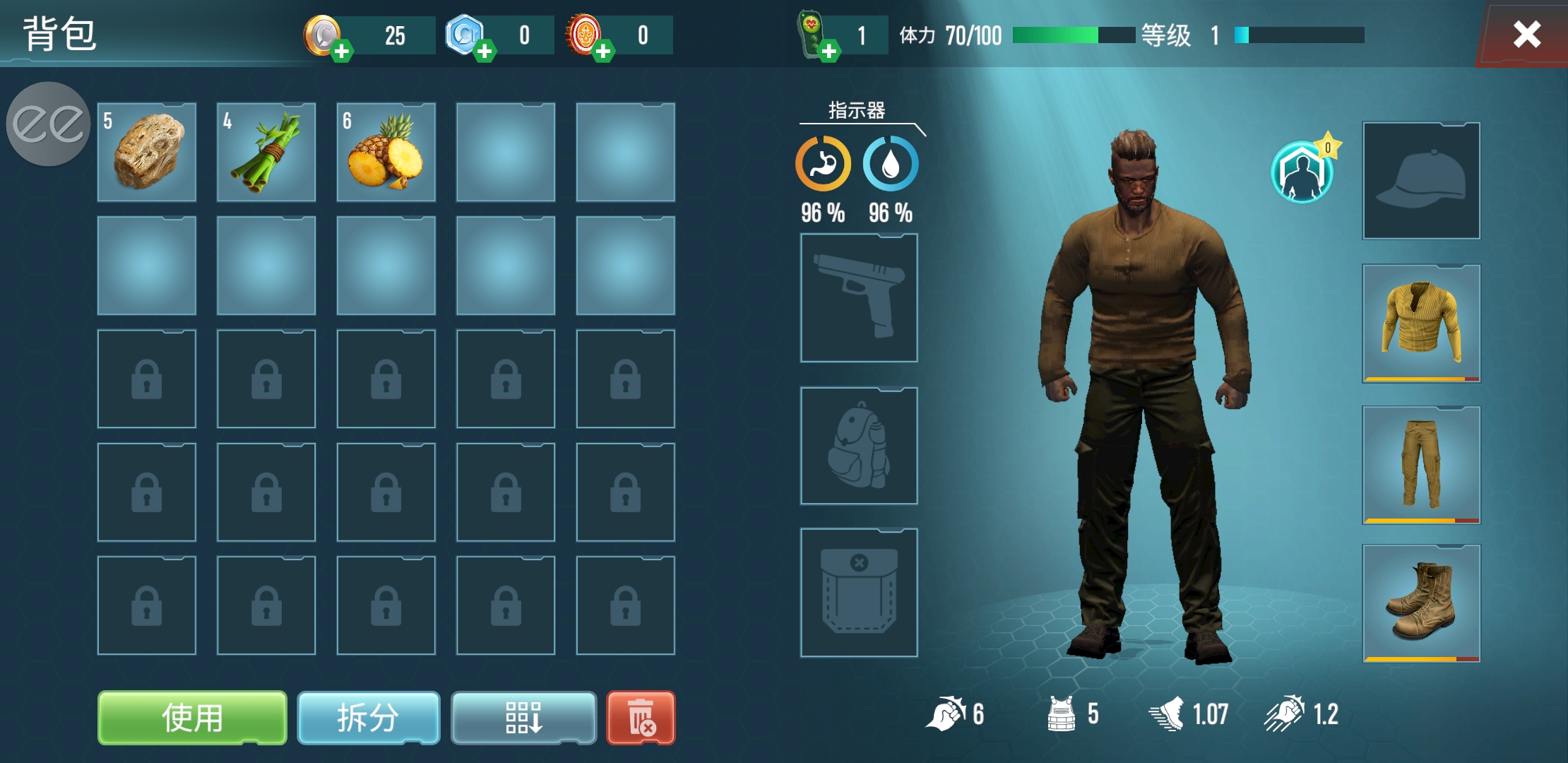Image resolution: width=1568 pixels, height=763 pixels.
Task: Select the khaki pants equipment slot
Action: [x=1421, y=464]
